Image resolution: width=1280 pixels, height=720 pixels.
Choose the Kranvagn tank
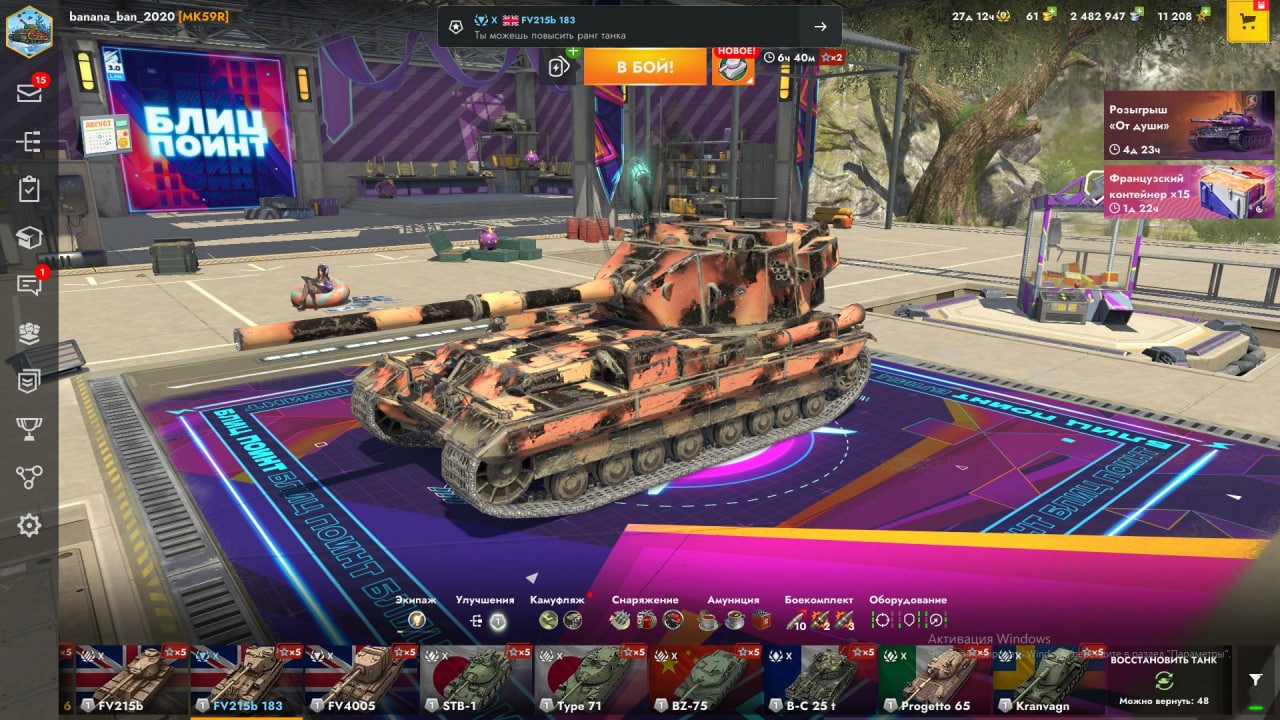click(1049, 680)
